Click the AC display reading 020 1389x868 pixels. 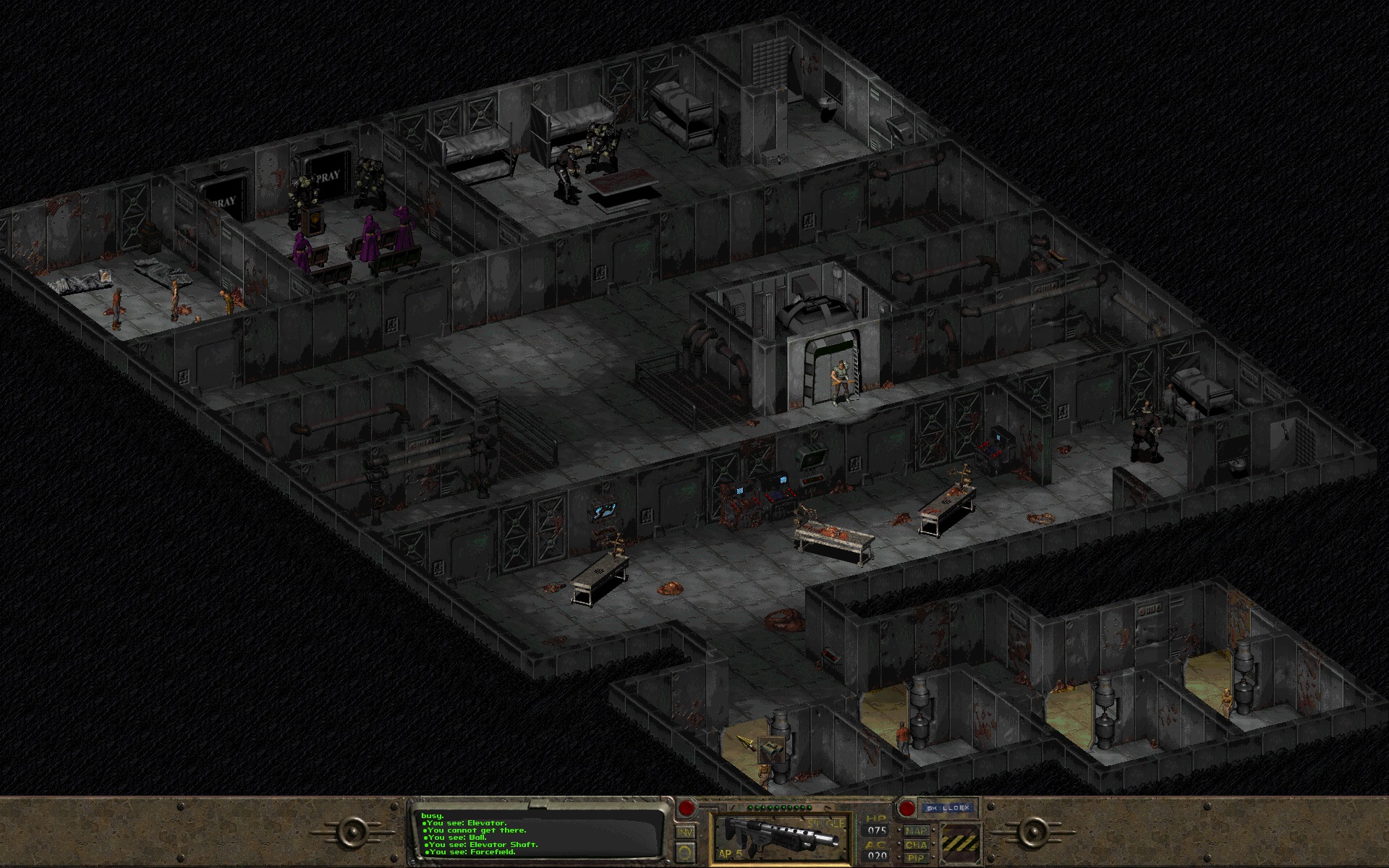pyautogui.click(x=877, y=855)
